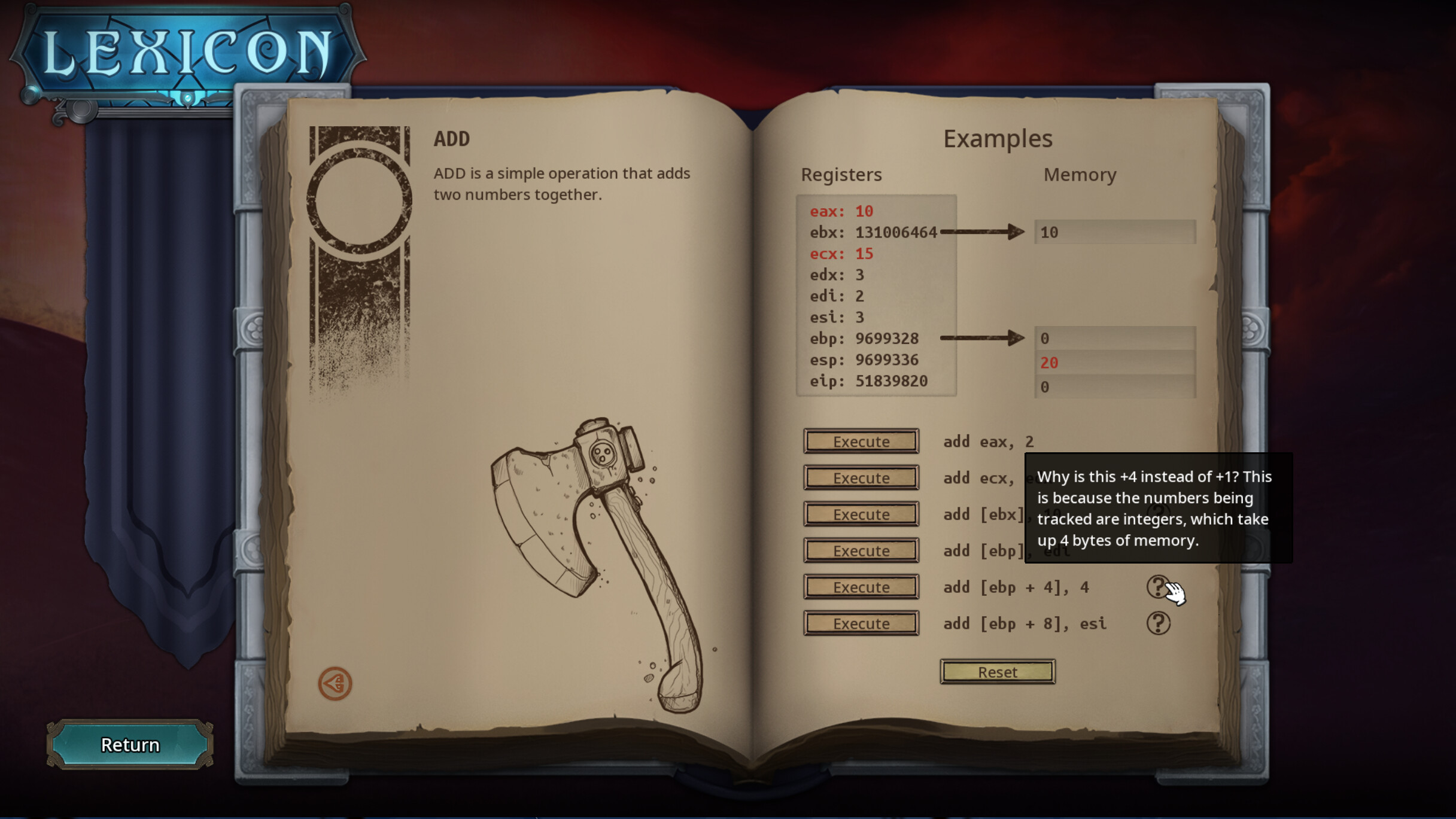Click the arrow linking ebx to memory value 10

[x=981, y=232]
